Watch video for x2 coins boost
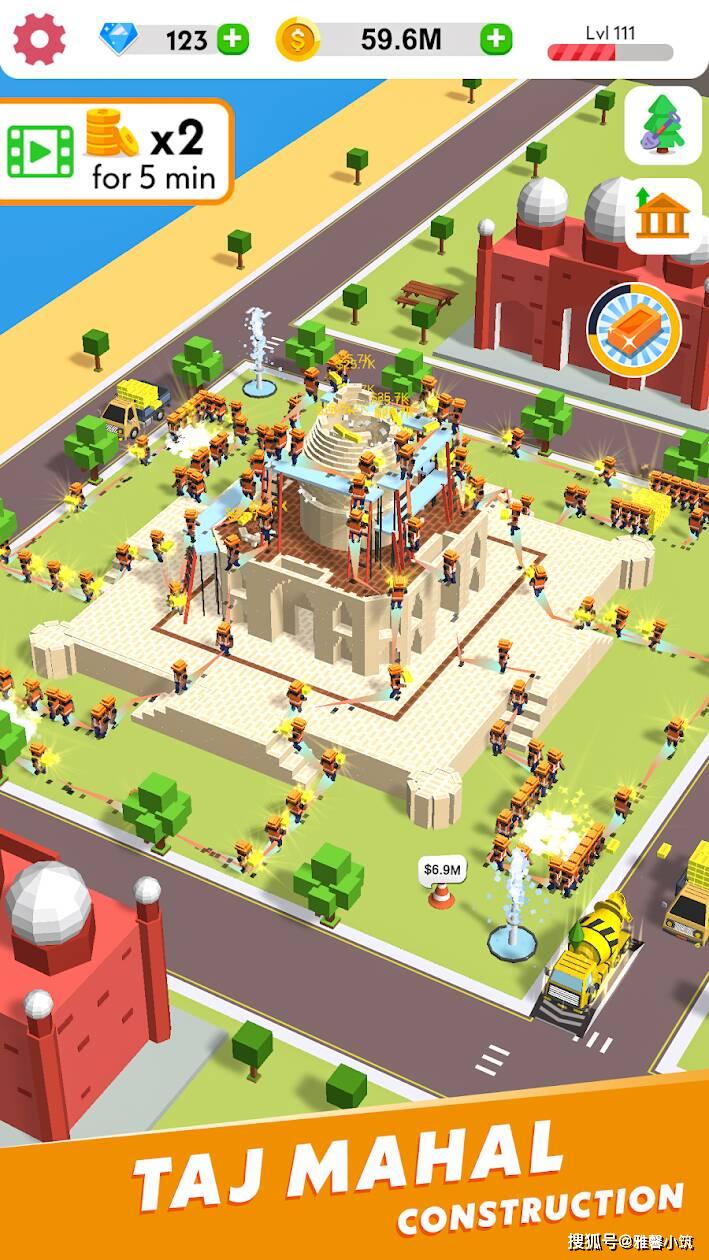This screenshot has width=709, height=1260. tap(115, 151)
